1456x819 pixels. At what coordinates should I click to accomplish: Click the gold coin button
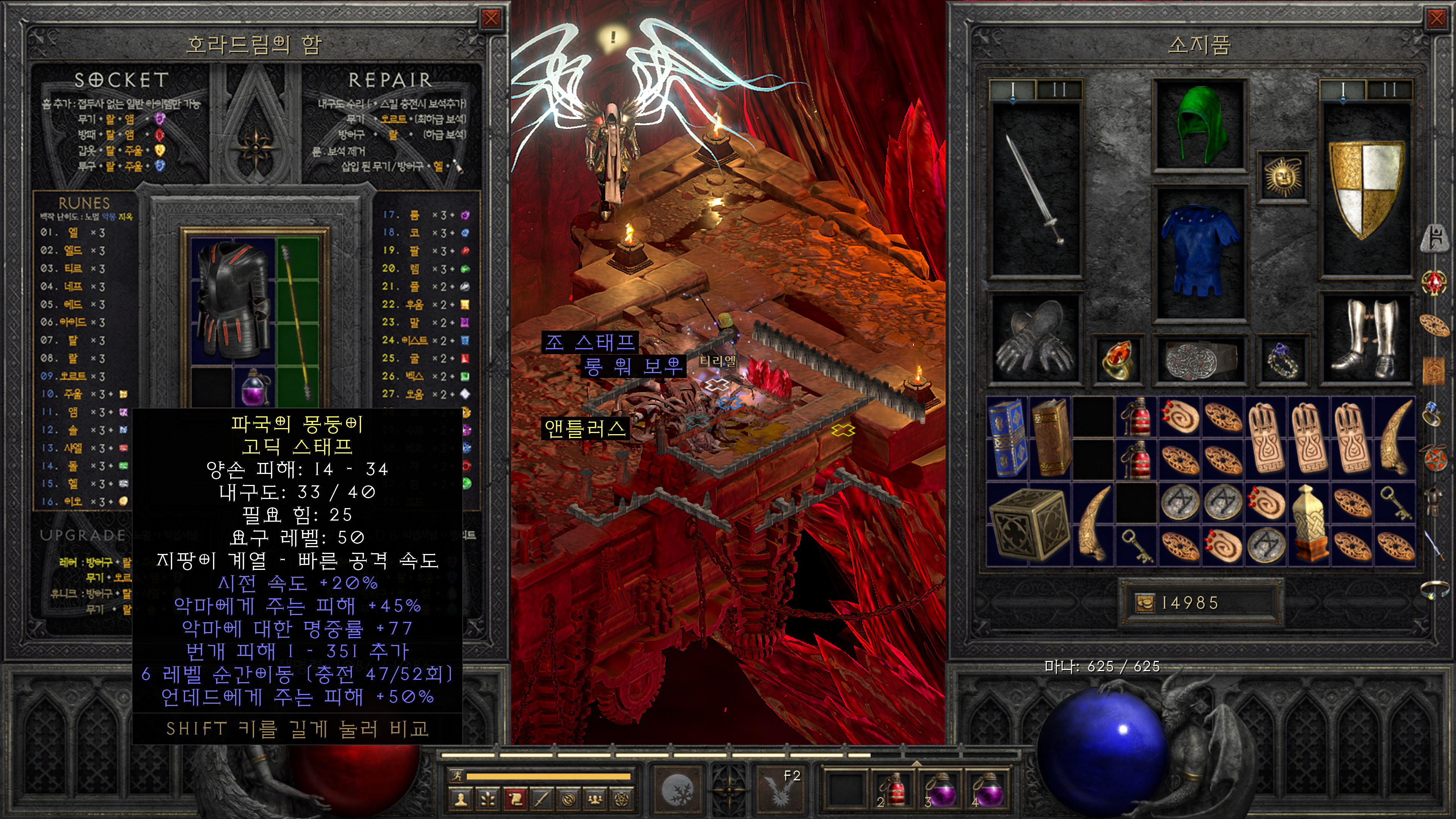click(1145, 603)
